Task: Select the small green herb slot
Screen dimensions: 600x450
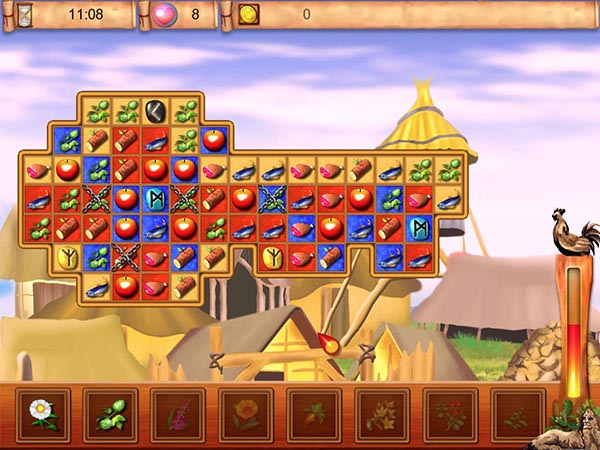Action: [x=517, y=414]
